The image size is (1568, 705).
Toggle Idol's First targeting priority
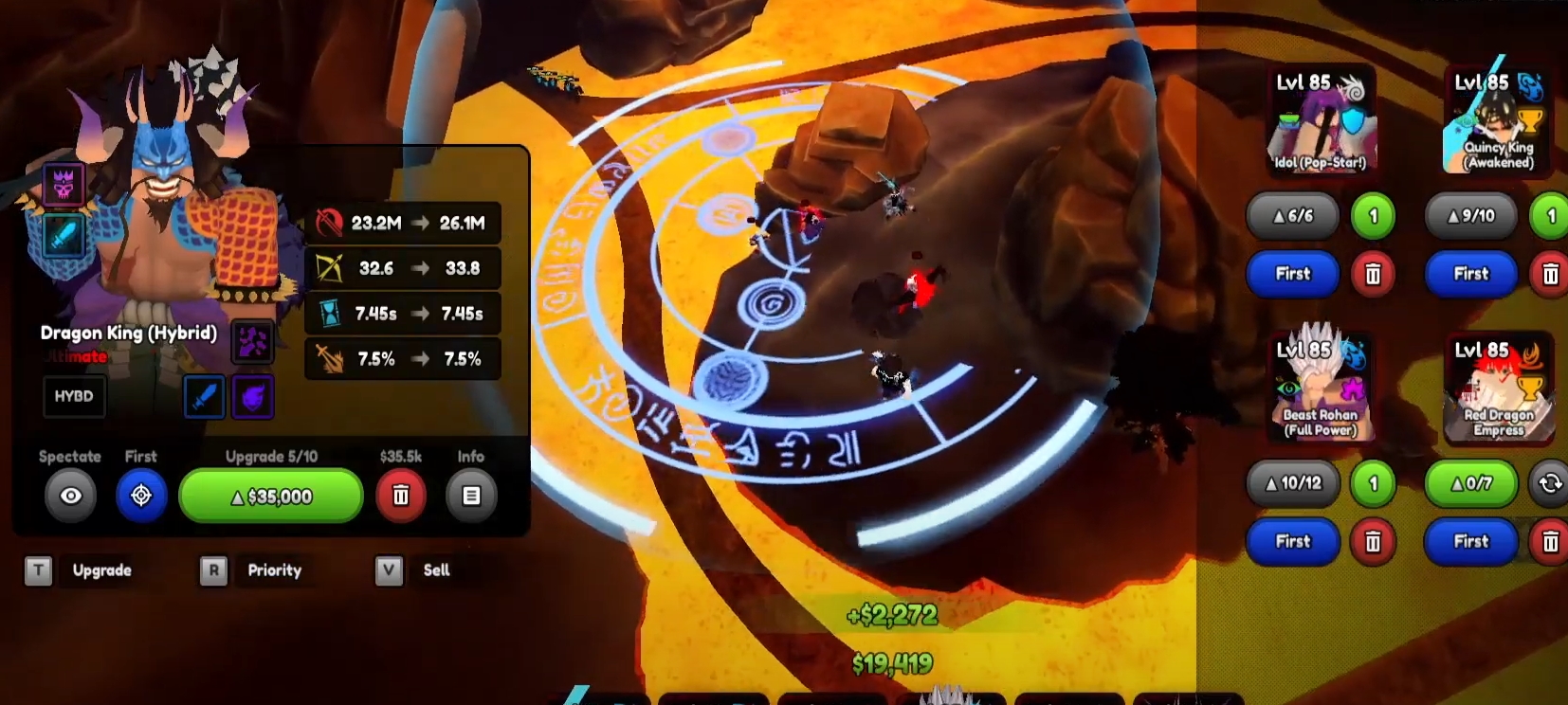1293,274
